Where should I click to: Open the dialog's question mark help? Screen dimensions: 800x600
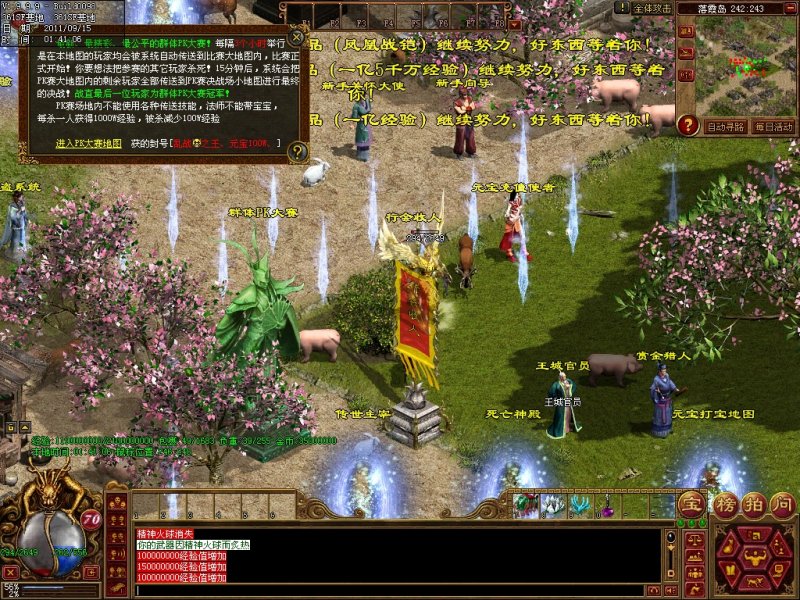pos(297,152)
